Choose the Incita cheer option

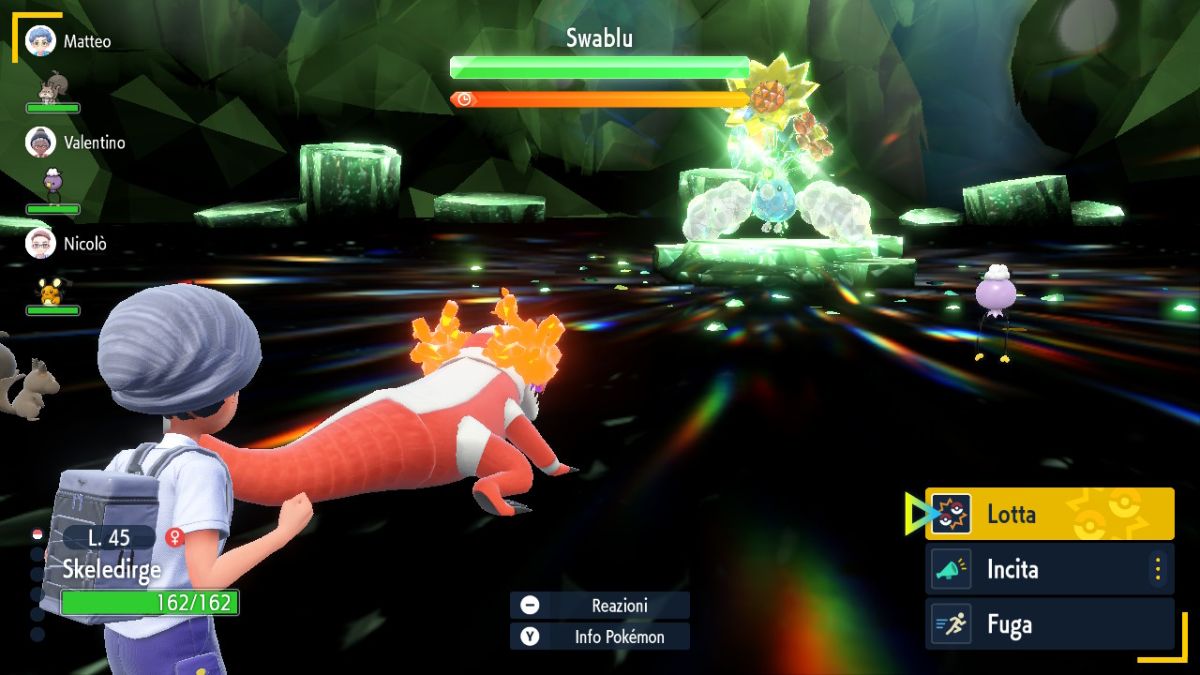1040,570
